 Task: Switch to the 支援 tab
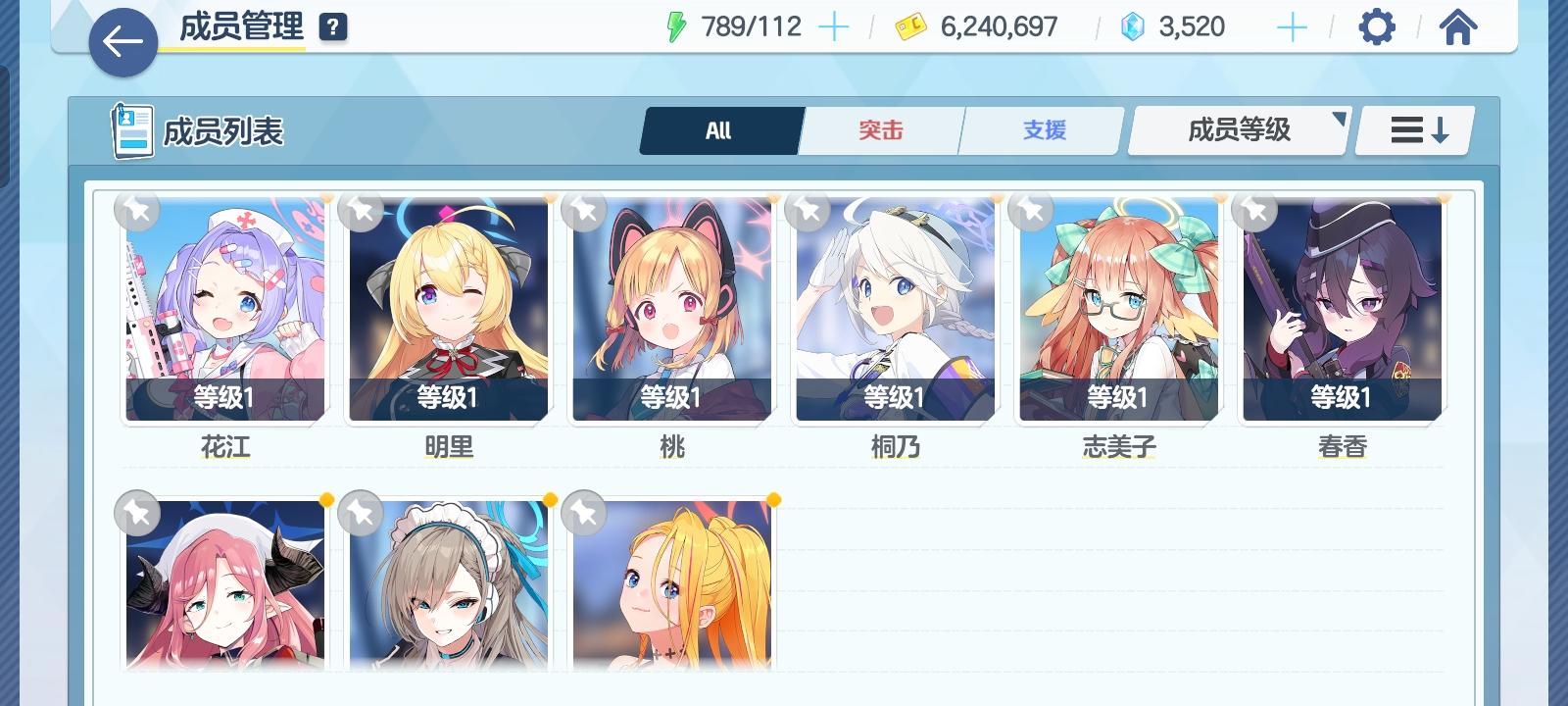click(x=1041, y=128)
